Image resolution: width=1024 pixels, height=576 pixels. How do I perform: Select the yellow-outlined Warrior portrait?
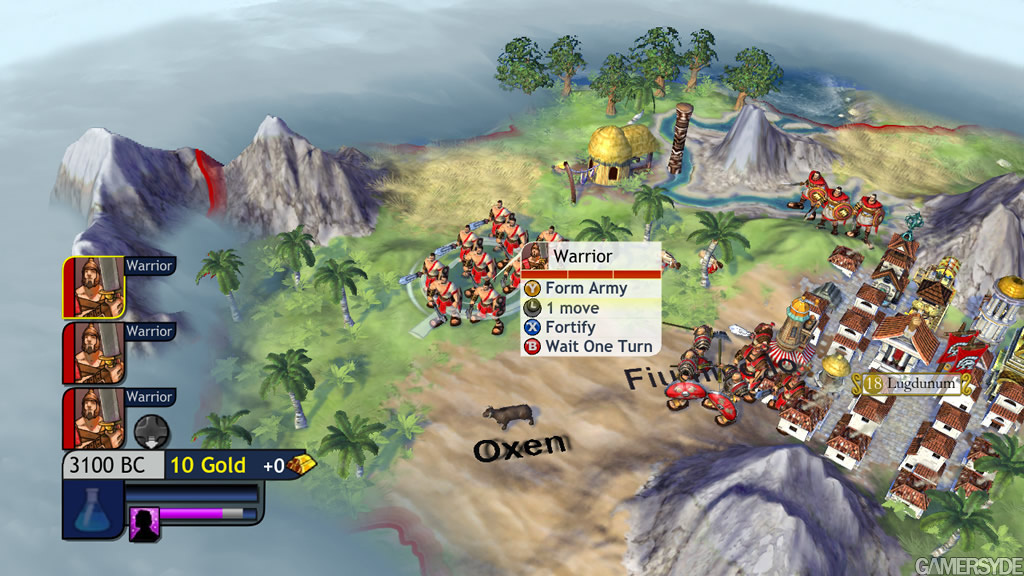tap(94, 288)
